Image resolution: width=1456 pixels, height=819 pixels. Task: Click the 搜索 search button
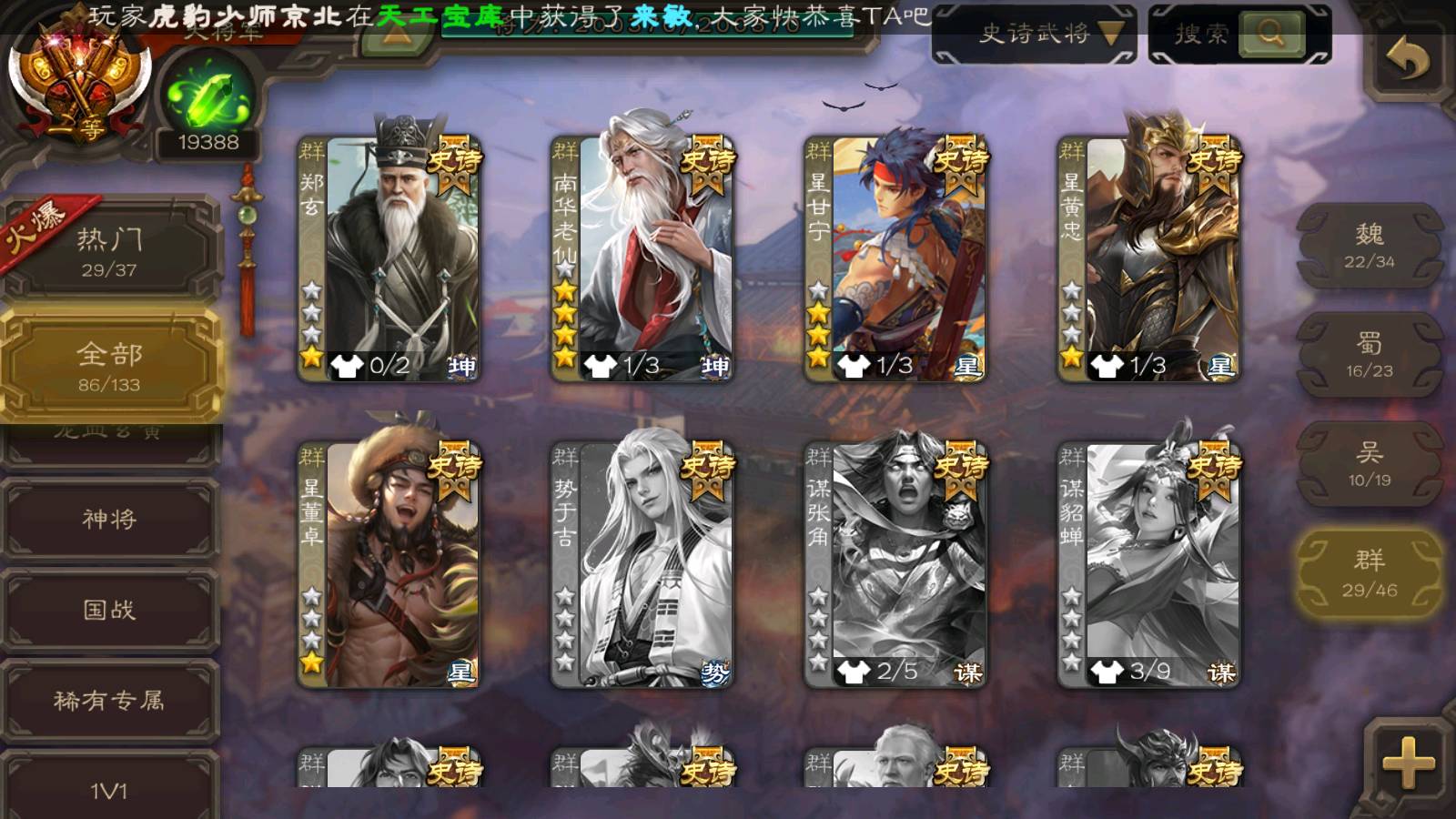[x=1270, y=35]
